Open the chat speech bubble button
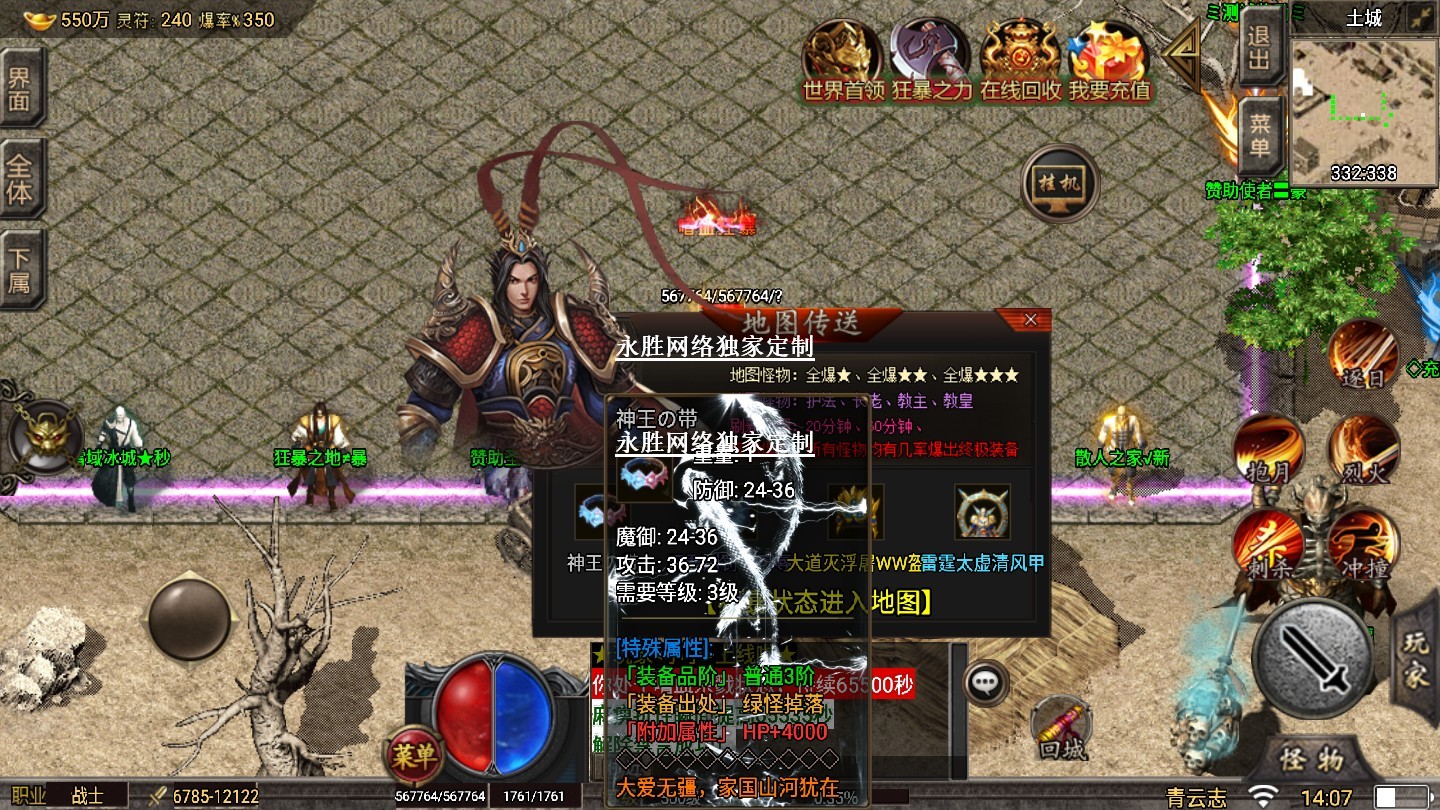 pyautogui.click(x=986, y=683)
